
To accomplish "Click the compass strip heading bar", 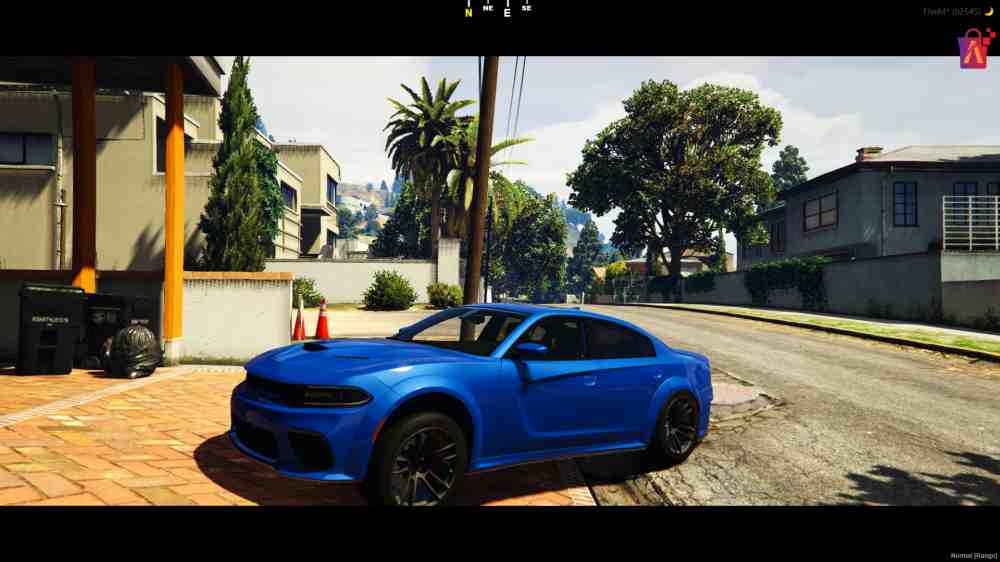I will pyautogui.click(x=498, y=10).
